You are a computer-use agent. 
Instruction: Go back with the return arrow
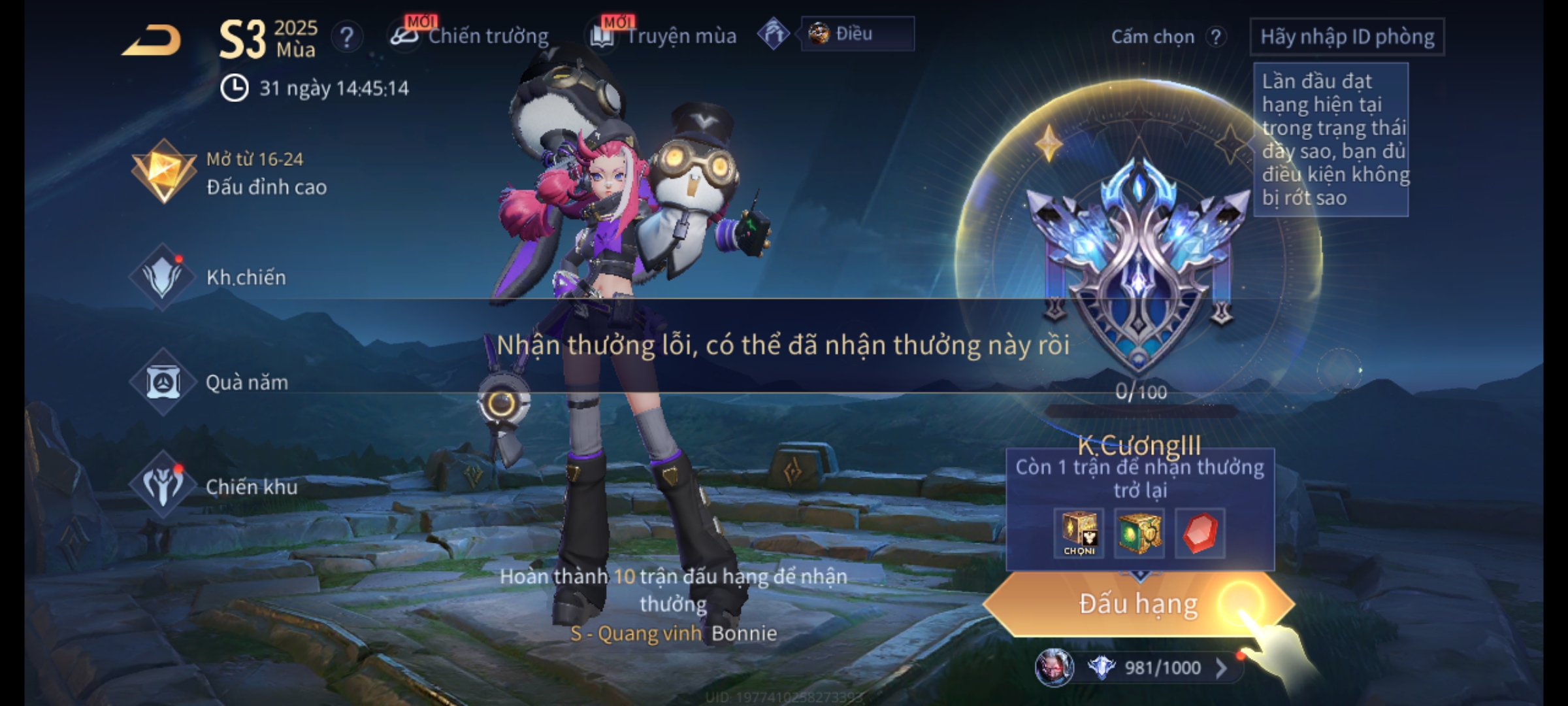coord(152,41)
